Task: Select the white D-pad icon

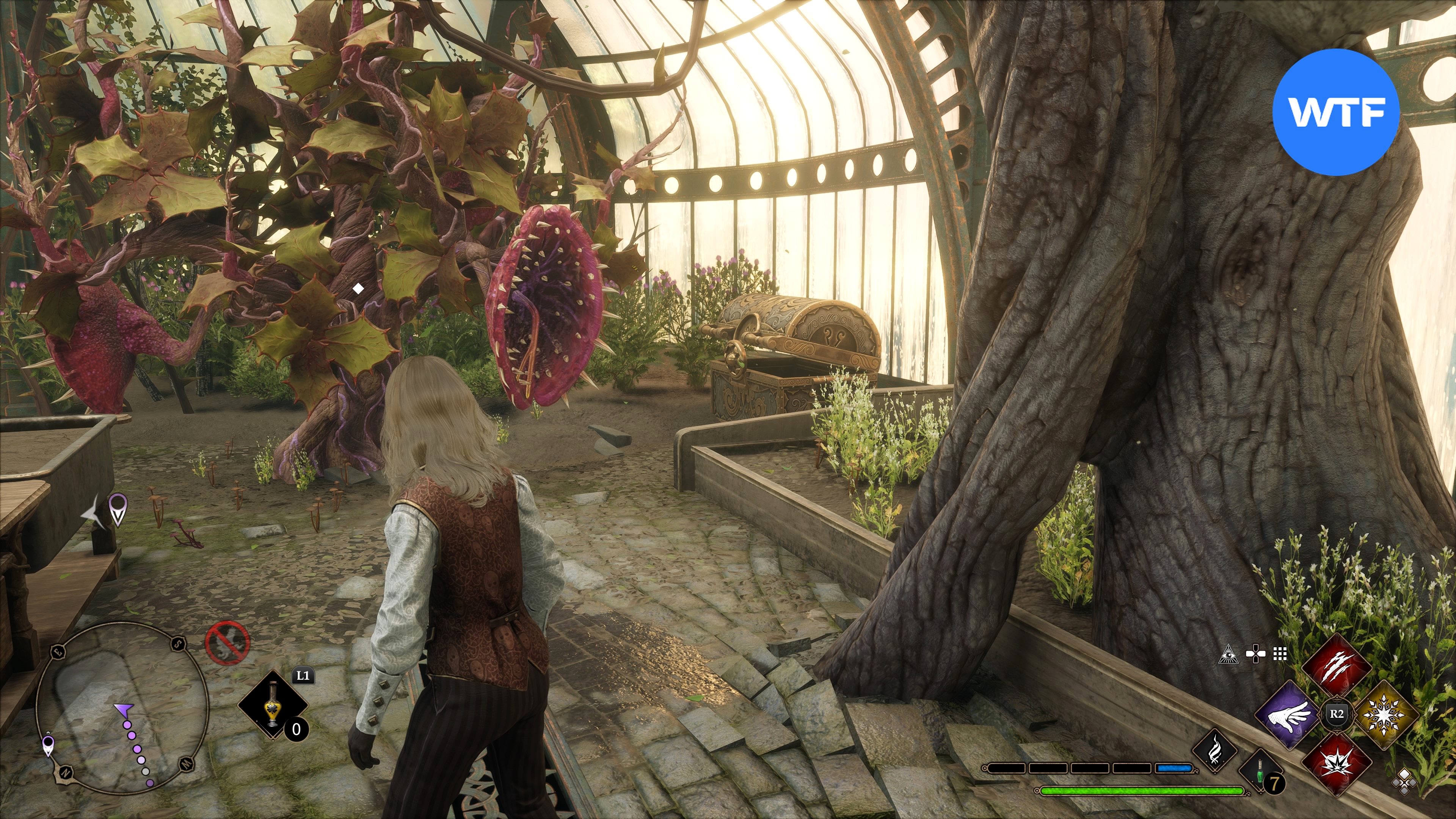Action: pyautogui.click(x=1255, y=654)
